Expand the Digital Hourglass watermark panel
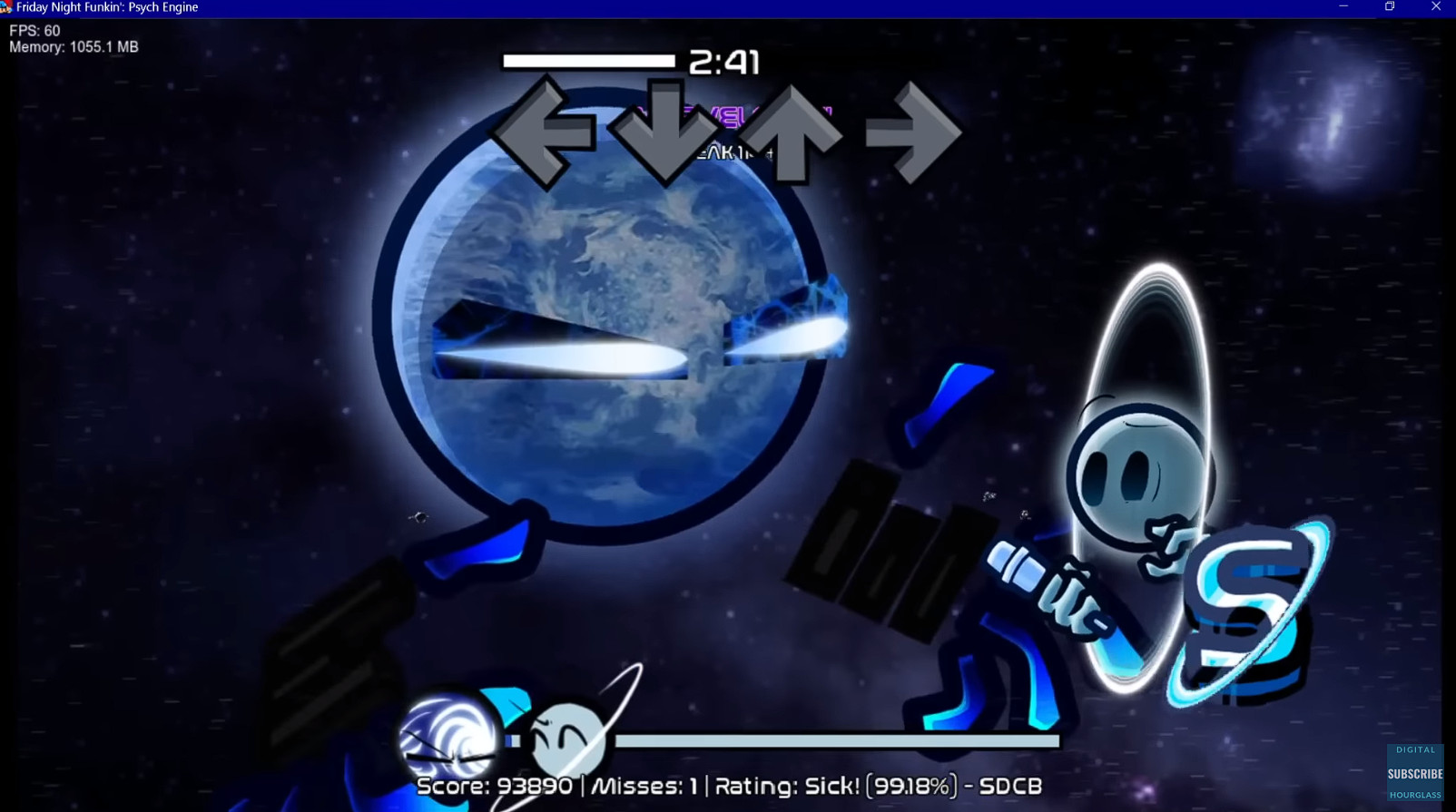Image resolution: width=1456 pixels, height=812 pixels. pyautogui.click(x=1413, y=771)
